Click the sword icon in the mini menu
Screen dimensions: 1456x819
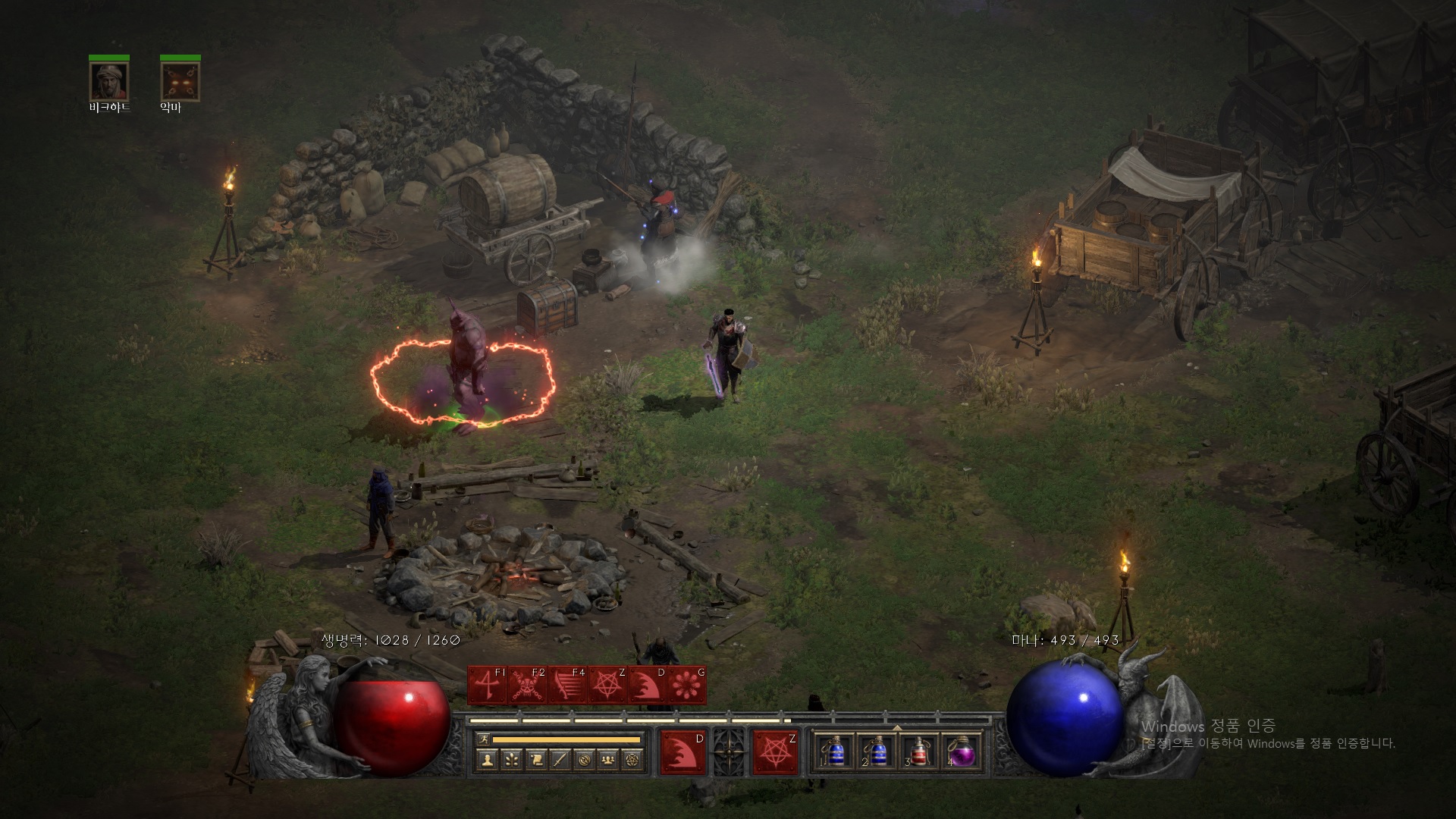[560, 759]
